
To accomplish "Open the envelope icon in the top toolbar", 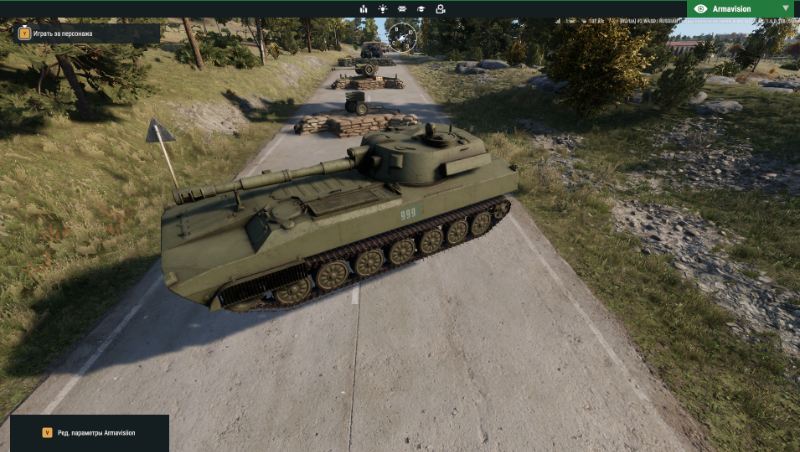I will (x=402, y=9).
